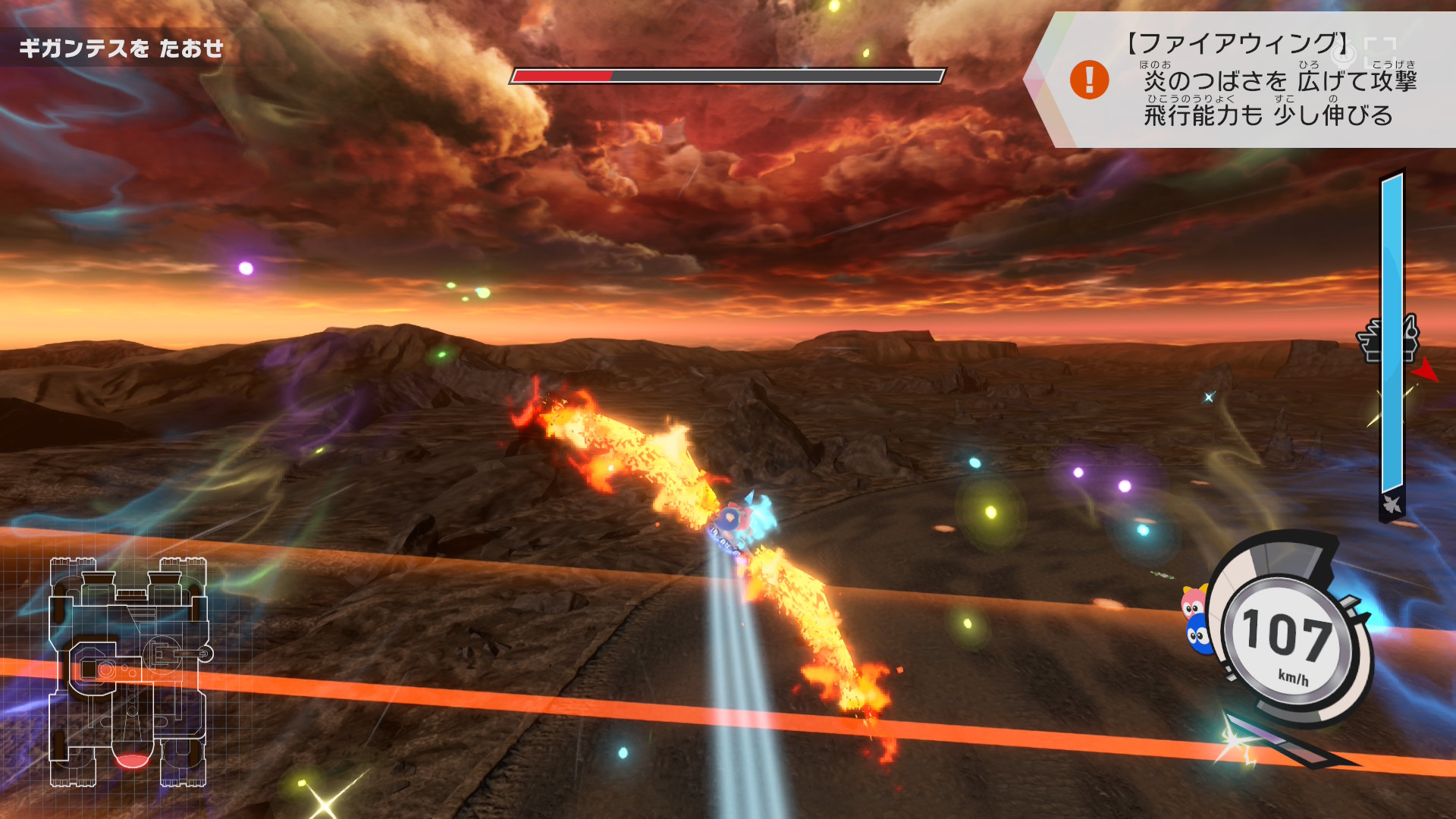Click the boss marker on the vertical gauge
This screenshot has width=1456, height=819.
pos(1387,339)
